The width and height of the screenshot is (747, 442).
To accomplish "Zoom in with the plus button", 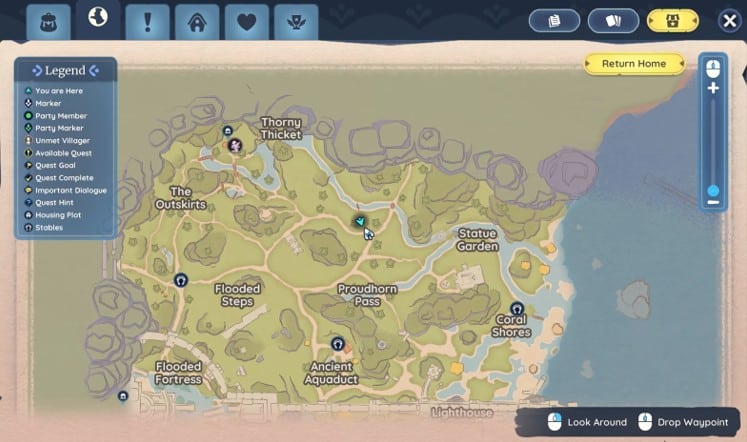I will tap(713, 88).
